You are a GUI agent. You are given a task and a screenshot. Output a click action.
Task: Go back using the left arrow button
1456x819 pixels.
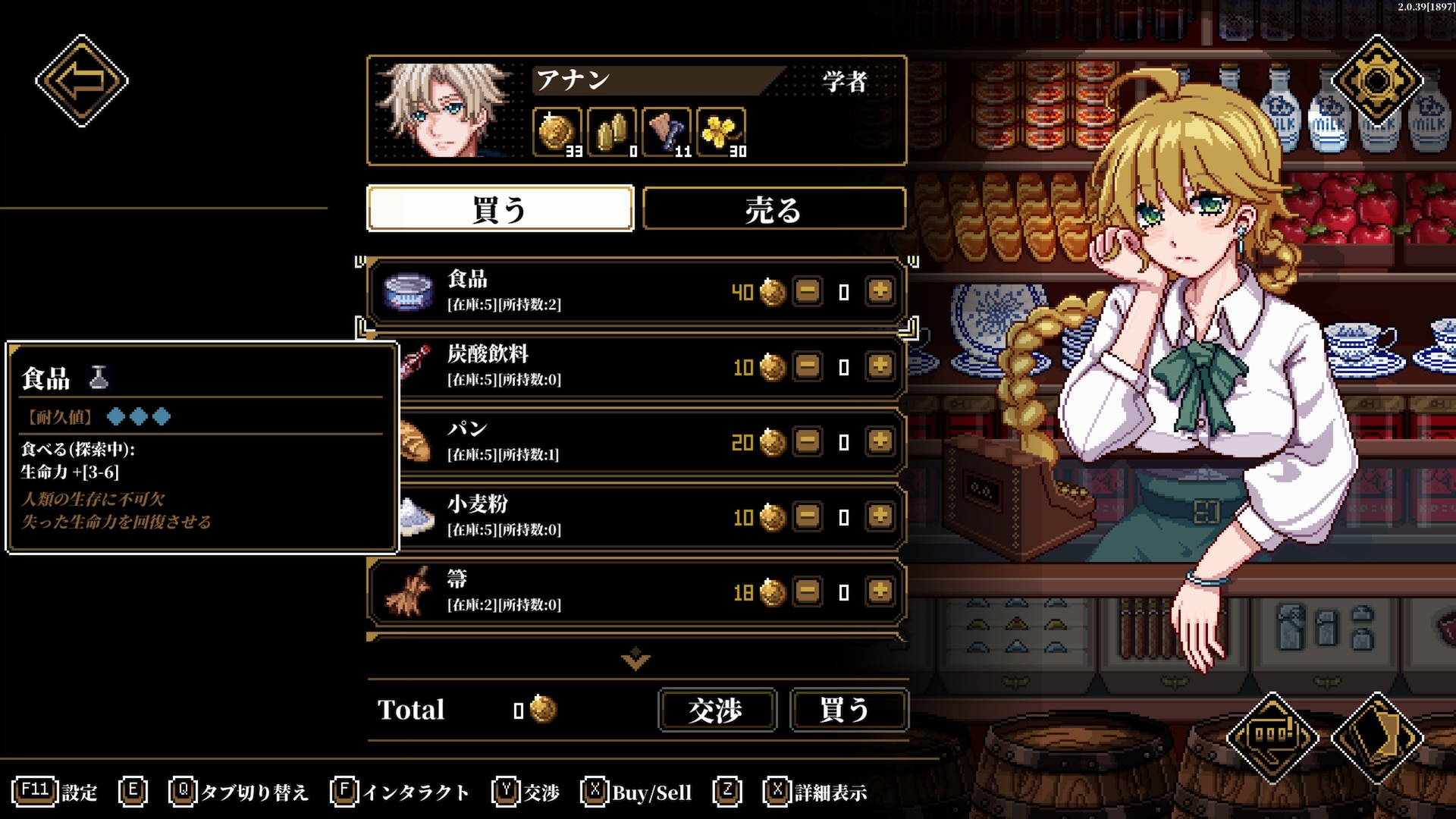click(x=81, y=80)
